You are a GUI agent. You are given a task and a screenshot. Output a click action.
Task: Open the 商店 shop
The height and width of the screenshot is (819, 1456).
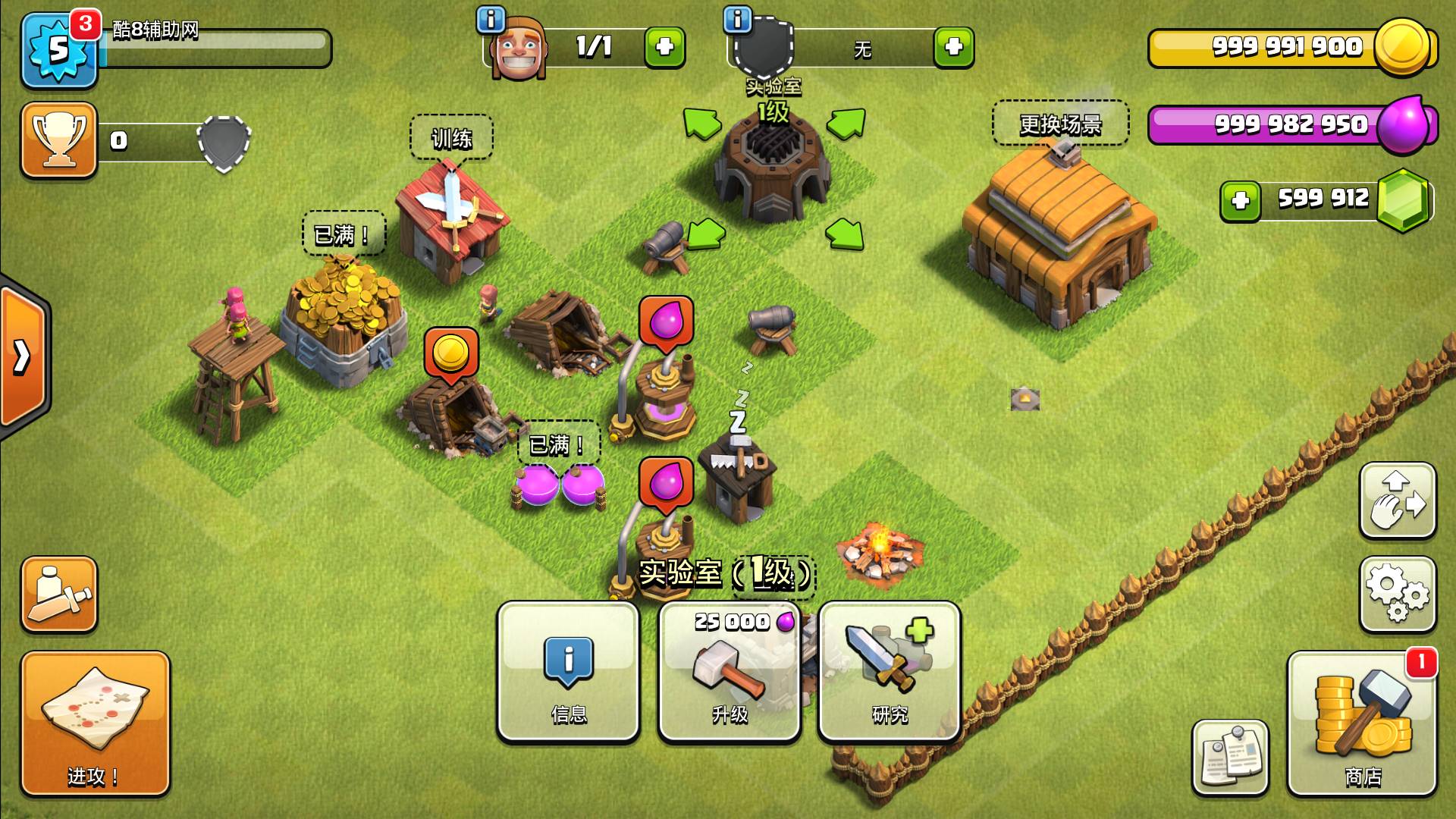[1362, 723]
